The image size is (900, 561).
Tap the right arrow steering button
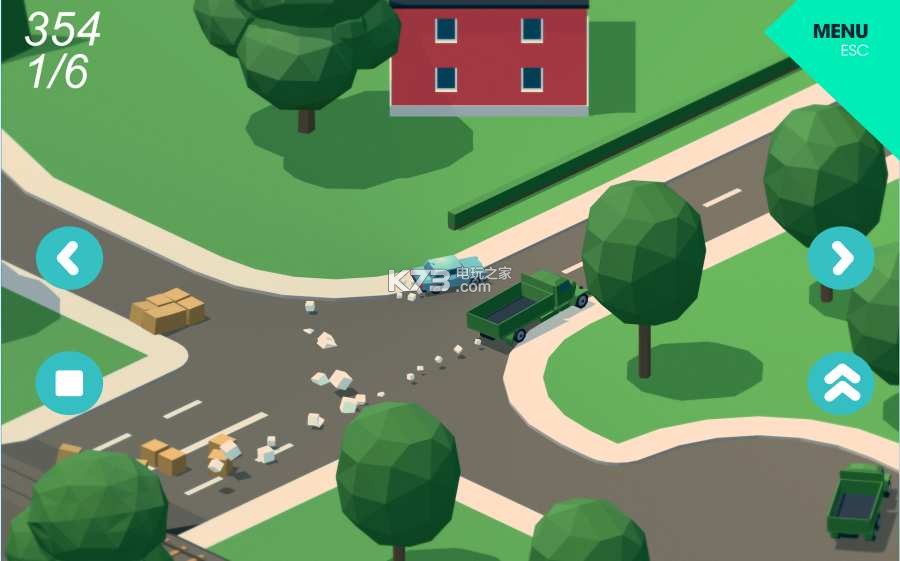point(841,258)
